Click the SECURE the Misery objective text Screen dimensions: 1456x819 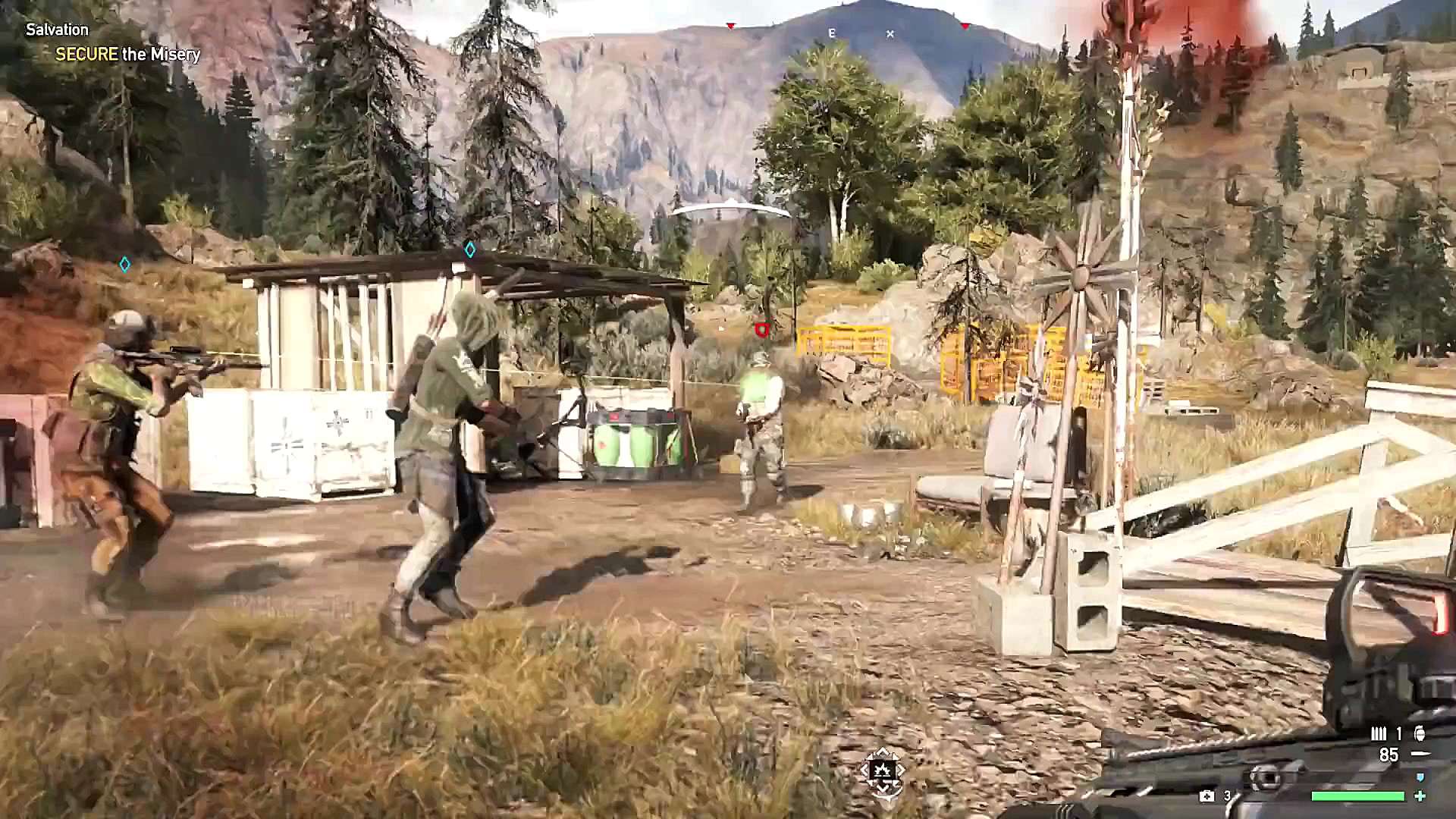pos(128,55)
